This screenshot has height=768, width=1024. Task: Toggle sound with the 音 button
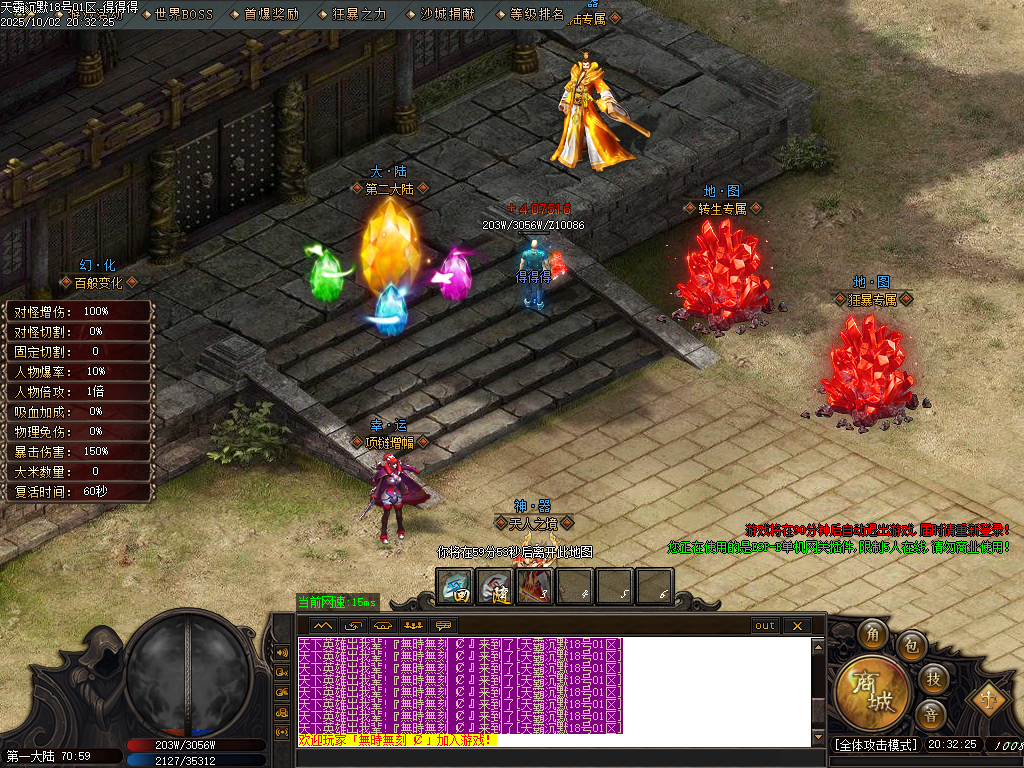931,714
